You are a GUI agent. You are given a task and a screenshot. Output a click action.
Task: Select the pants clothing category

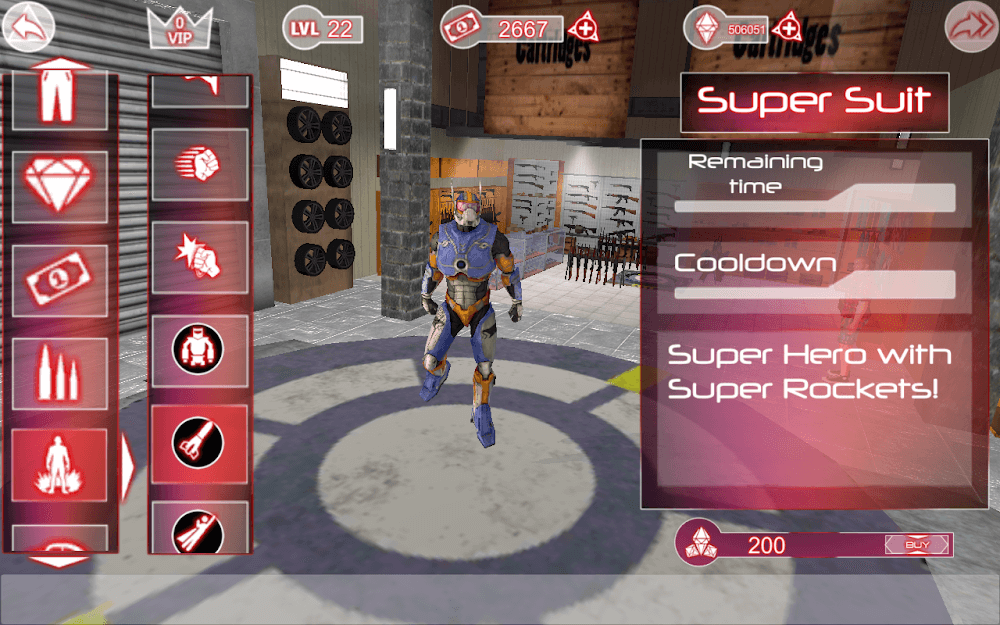click(x=60, y=100)
